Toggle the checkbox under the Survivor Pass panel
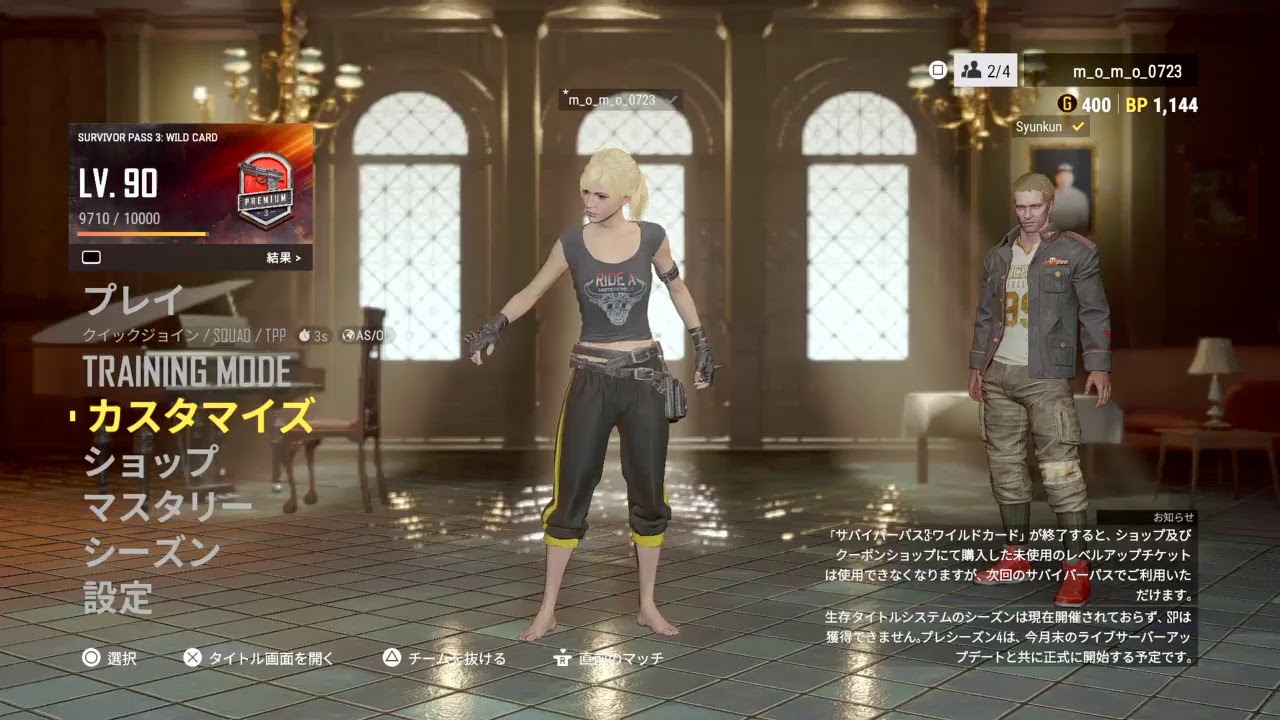This screenshot has width=1280, height=720. (x=92, y=257)
